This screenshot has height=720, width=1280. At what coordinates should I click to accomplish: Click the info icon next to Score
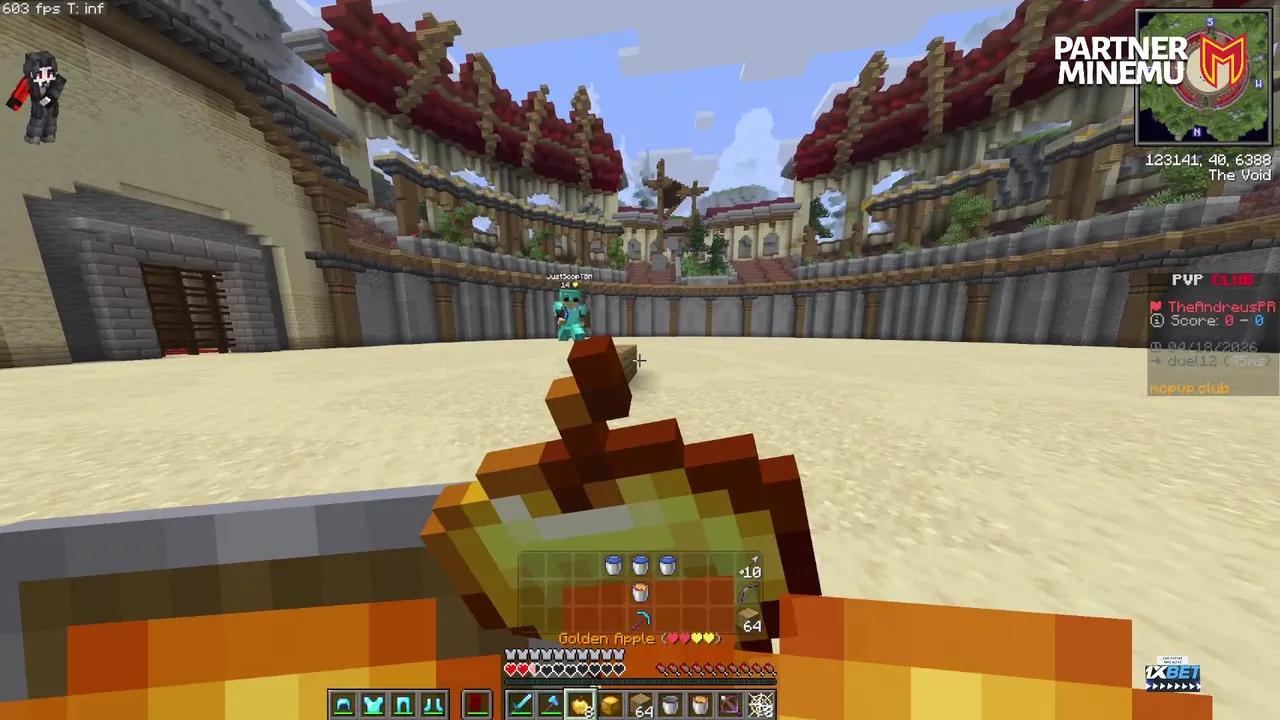1157,320
